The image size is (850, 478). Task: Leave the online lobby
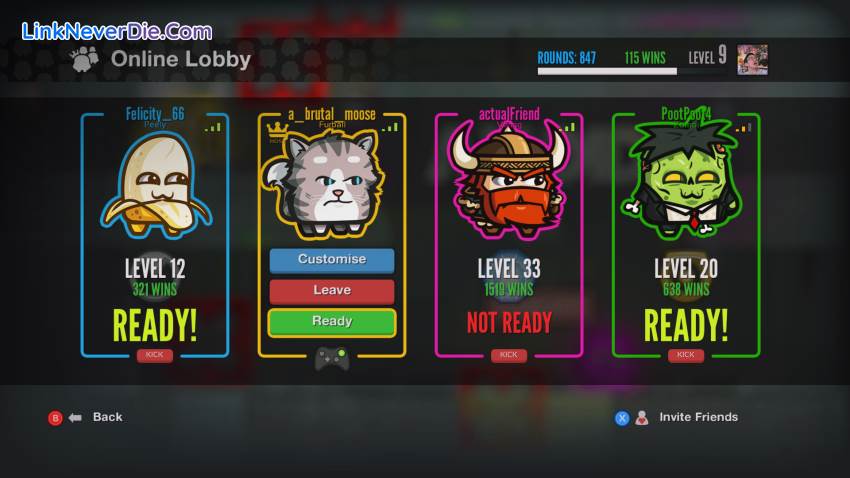click(331, 291)
